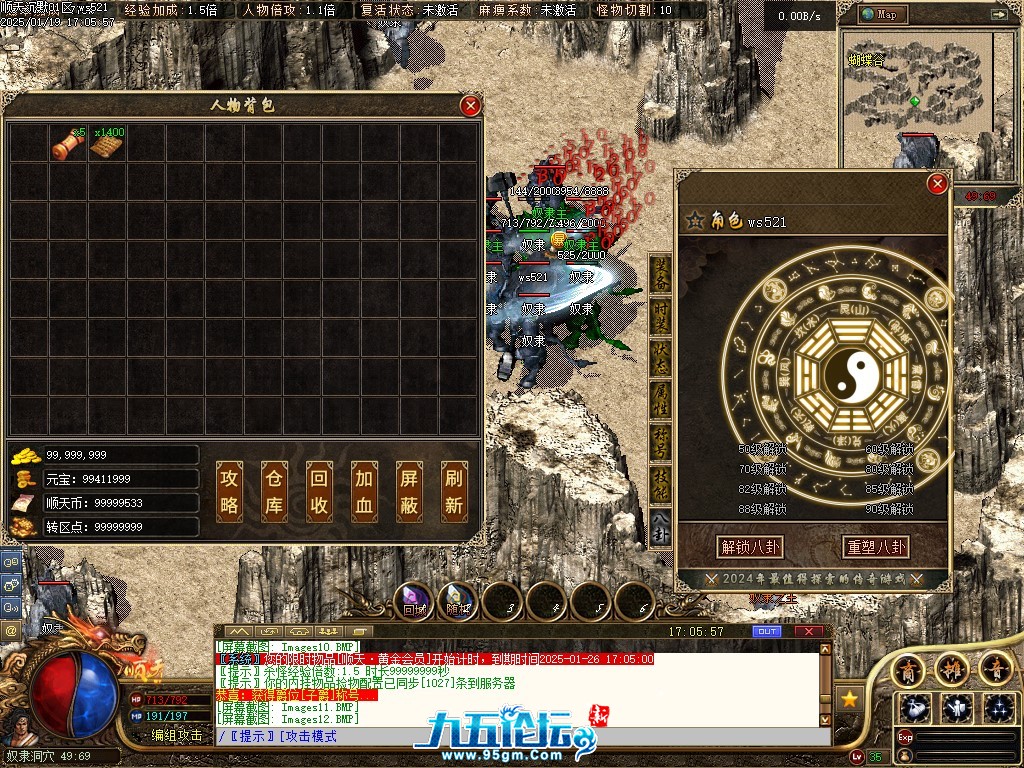Close the 角色 character panel
Screen dimensions: 1024x768
(x=937, y=184)
